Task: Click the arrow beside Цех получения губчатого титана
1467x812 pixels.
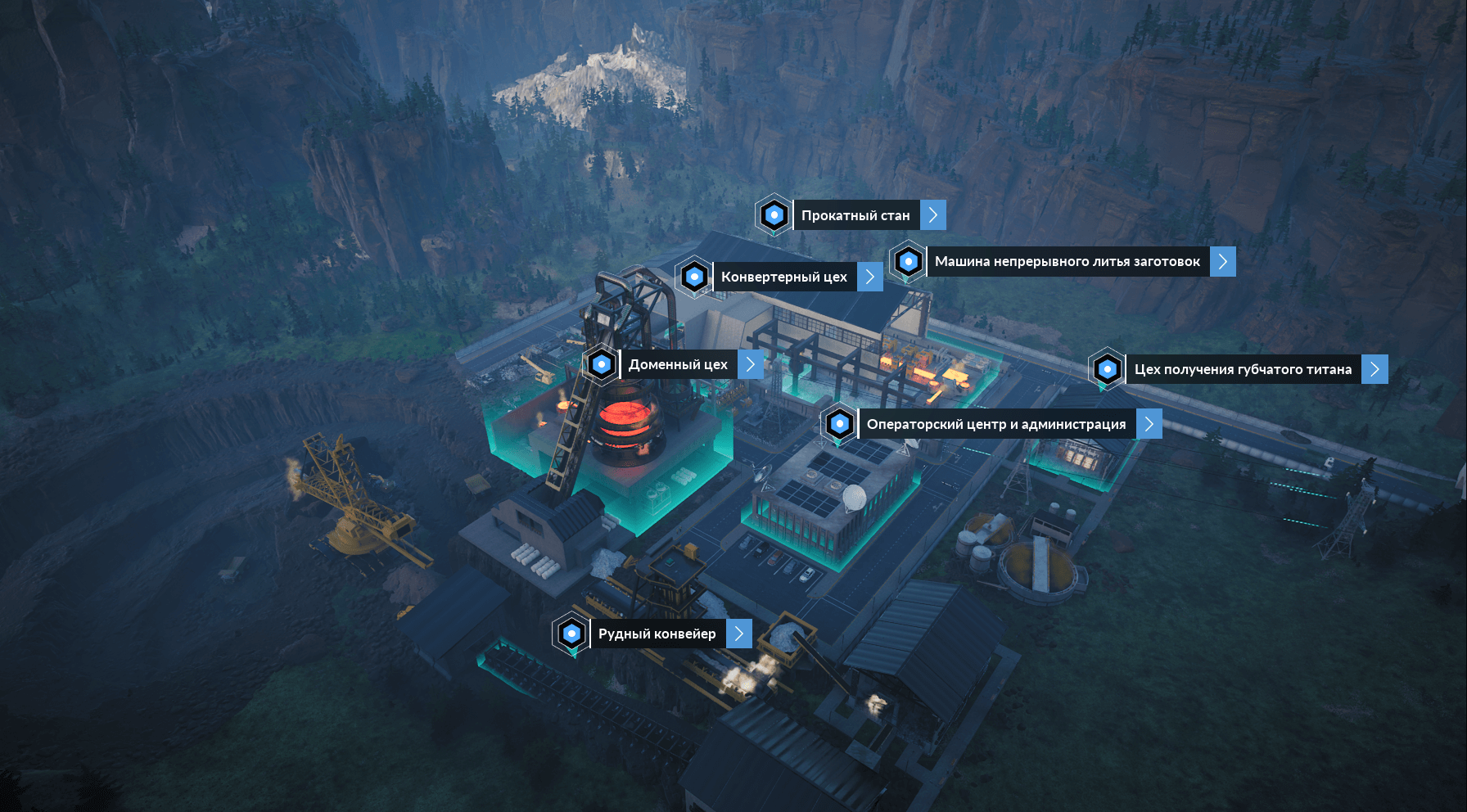Action: coord(1374,369)
